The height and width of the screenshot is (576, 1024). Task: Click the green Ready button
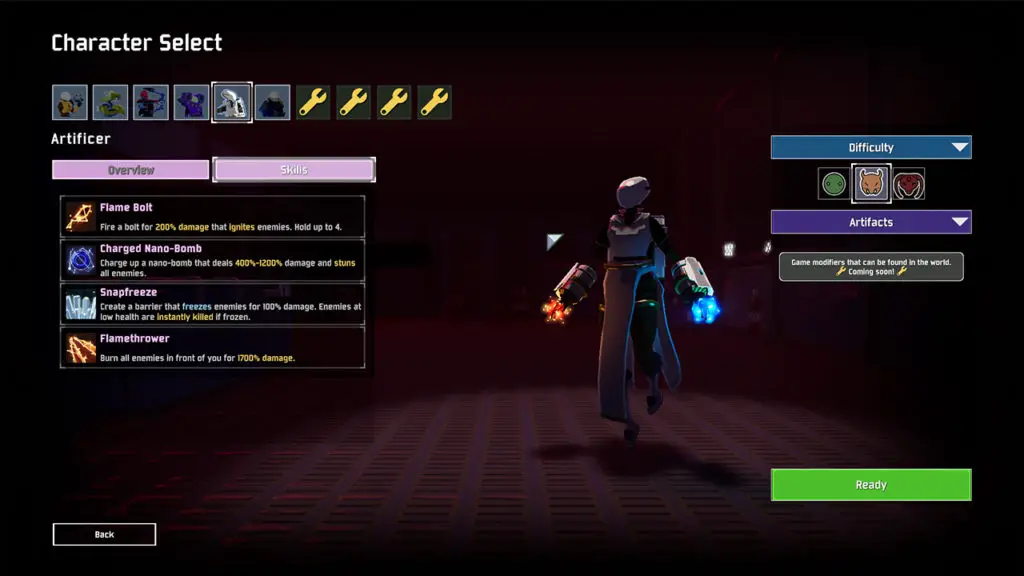870,485
